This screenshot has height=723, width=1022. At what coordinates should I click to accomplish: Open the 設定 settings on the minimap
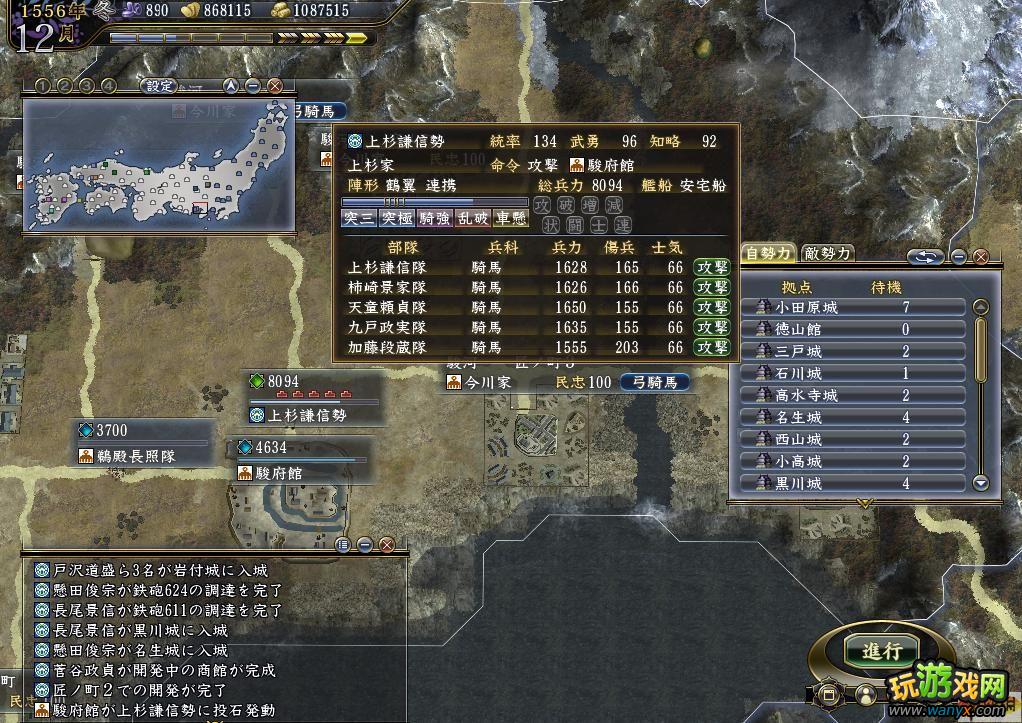160,86
